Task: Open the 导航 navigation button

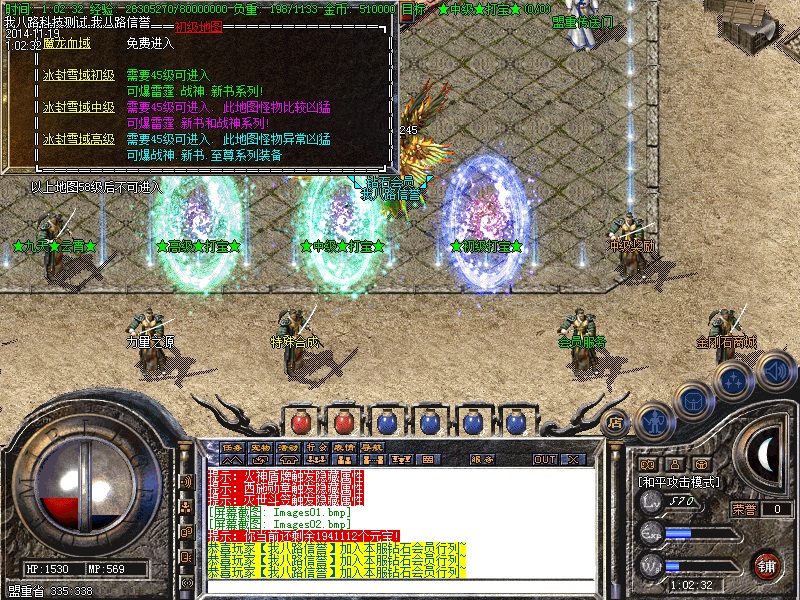Action: point(372,447)
